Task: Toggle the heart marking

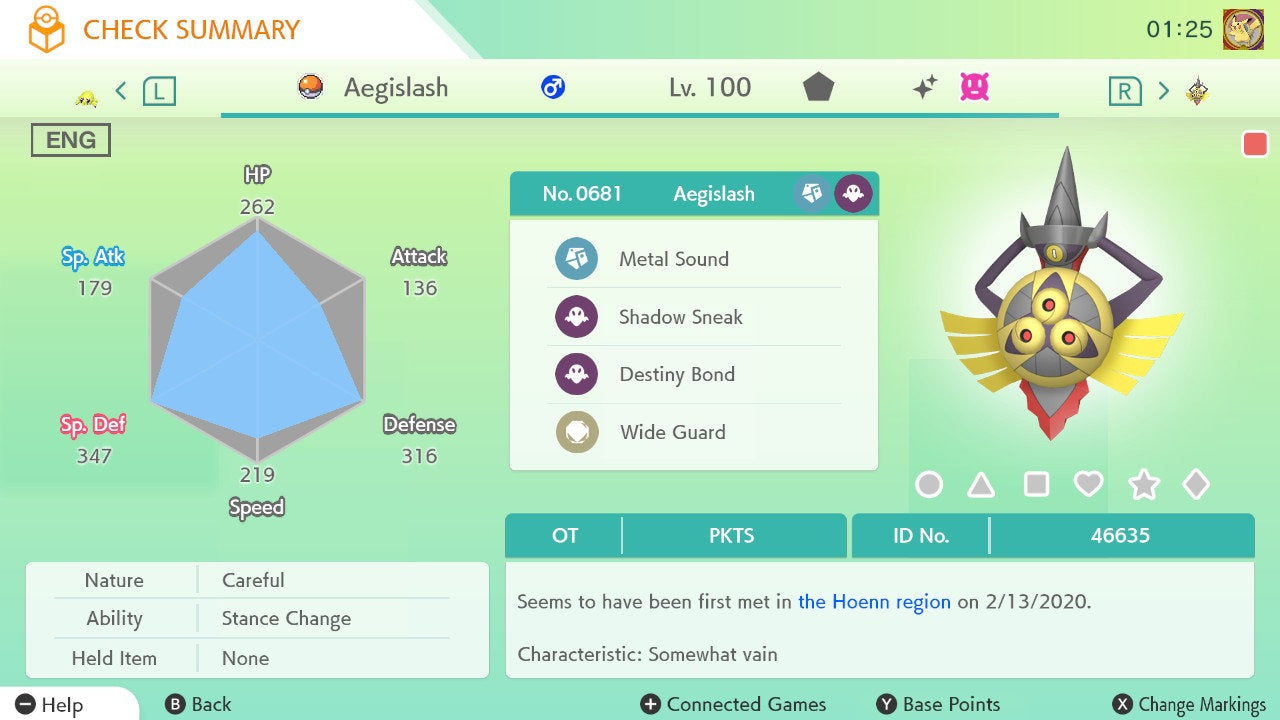Action: tap(1088, 485)
